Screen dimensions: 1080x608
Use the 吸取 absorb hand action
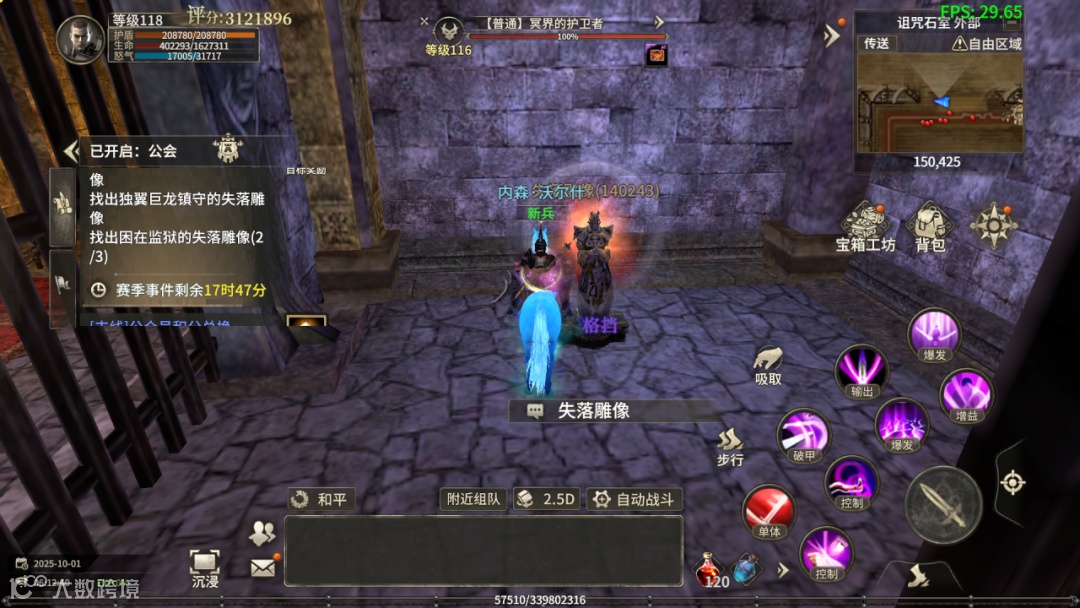click(768, 365)
